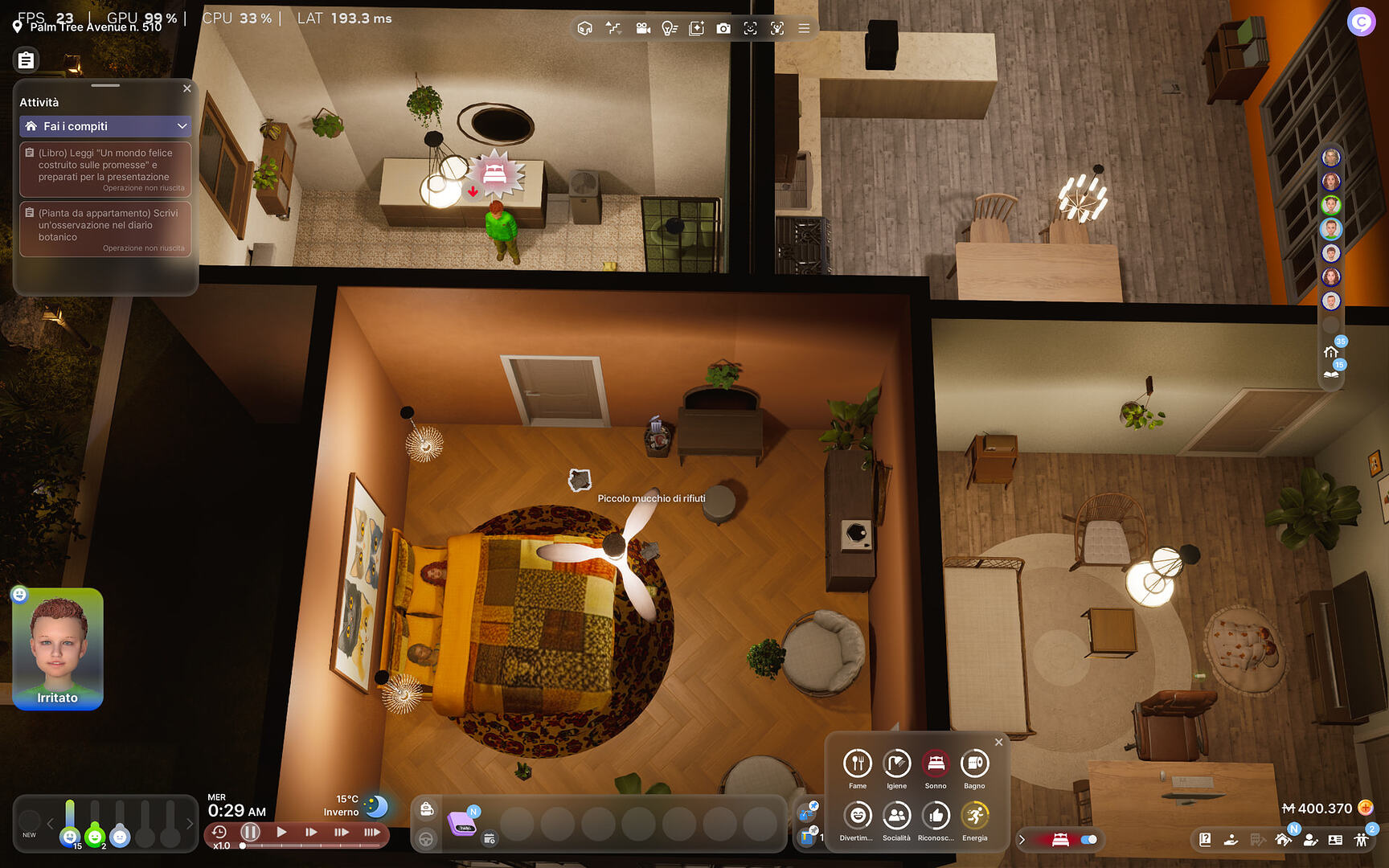
Task: Click the Igiene need icon
Action: coord(895,764)
